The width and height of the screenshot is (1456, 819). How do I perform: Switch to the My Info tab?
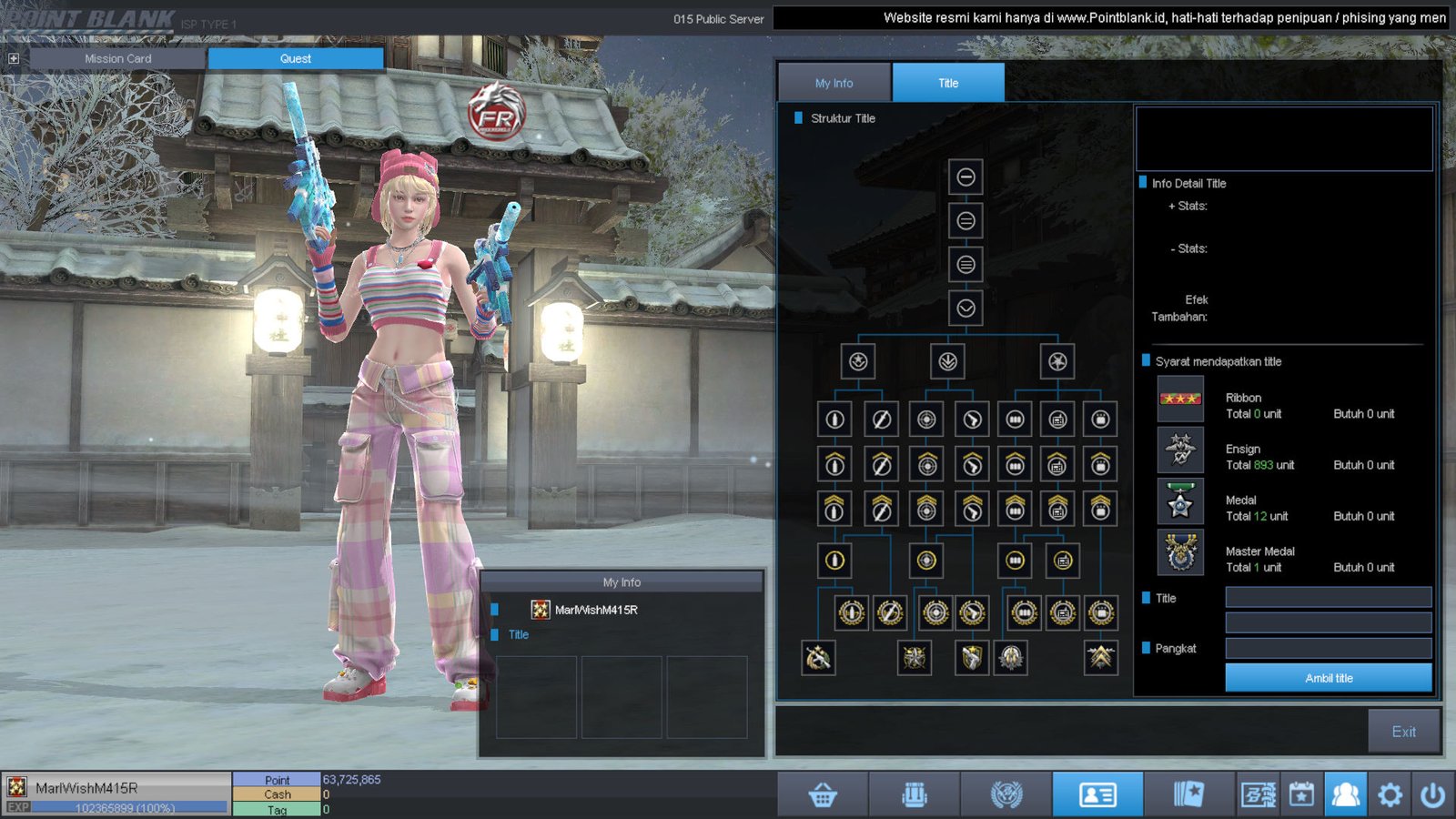pyautogui.click(x=834, y=83)
